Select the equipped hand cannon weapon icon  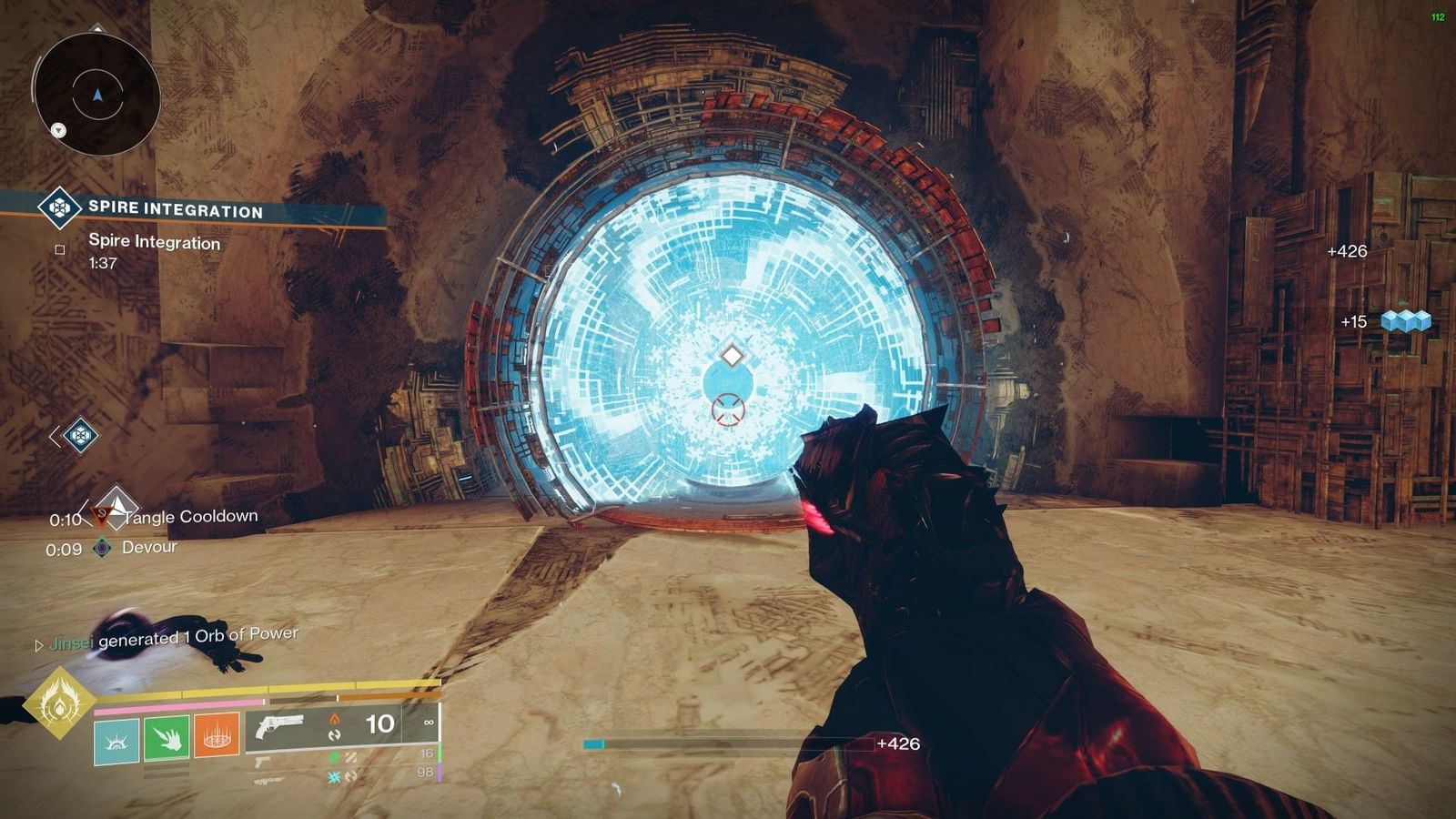point(280,723)
